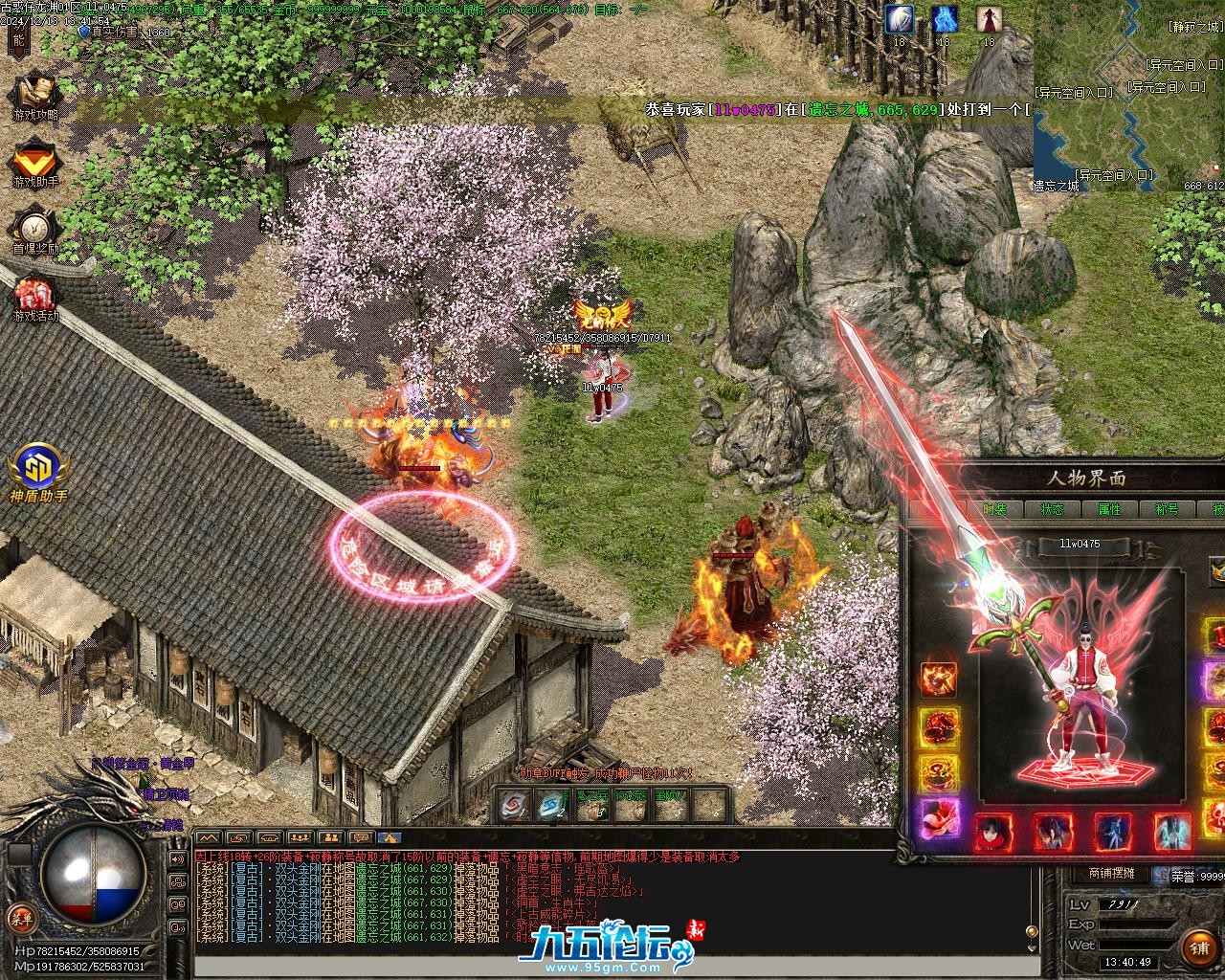Click the round 菜单 menu button
1225x980 pixels.
click(21, 917)
